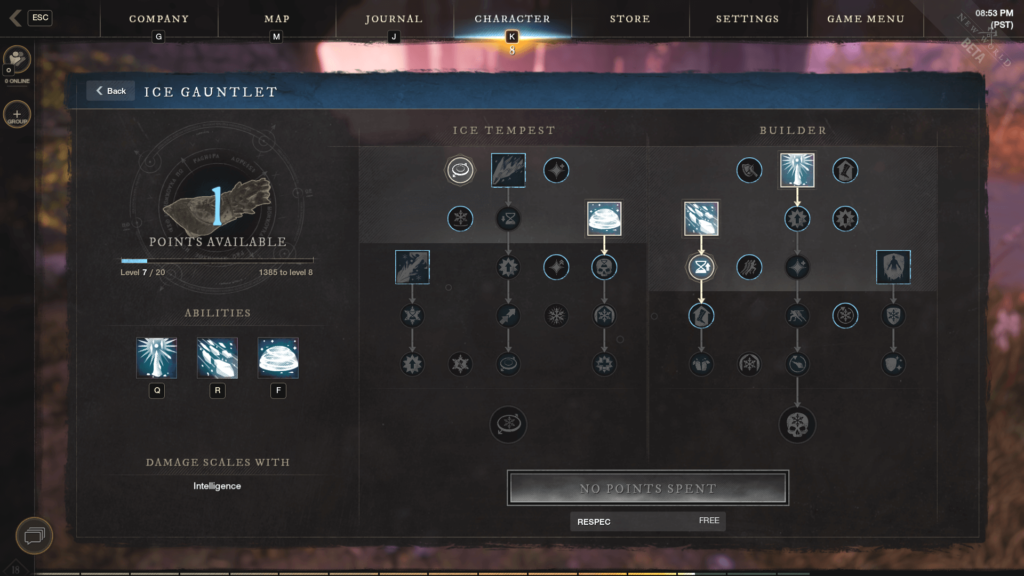Image resolution: width=1024 pixels, height=576 pixels.
Task: Select the Character tab
Action: point(512,19)
